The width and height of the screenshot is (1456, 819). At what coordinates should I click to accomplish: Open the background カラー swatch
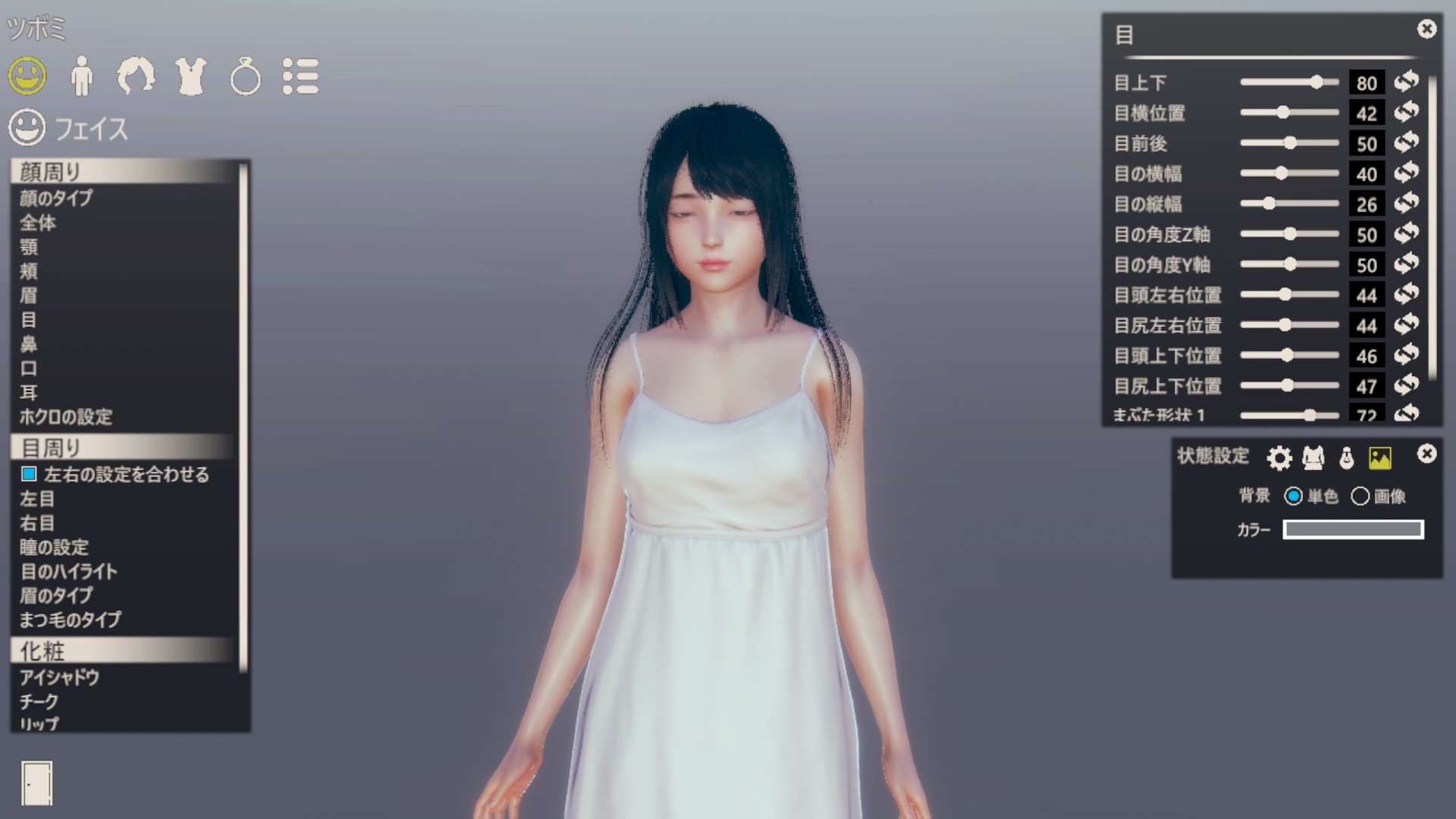[x=1353, y=529]
